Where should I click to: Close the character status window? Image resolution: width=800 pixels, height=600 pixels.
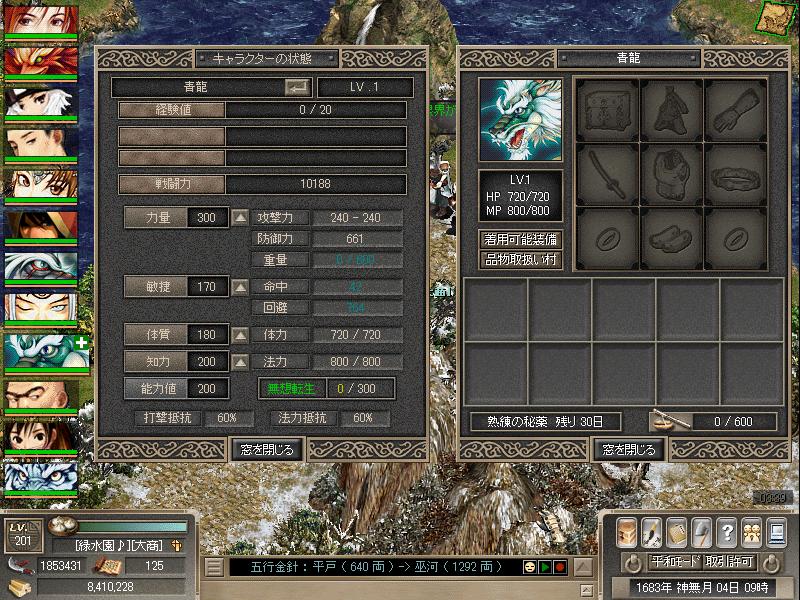pos(266,450)
